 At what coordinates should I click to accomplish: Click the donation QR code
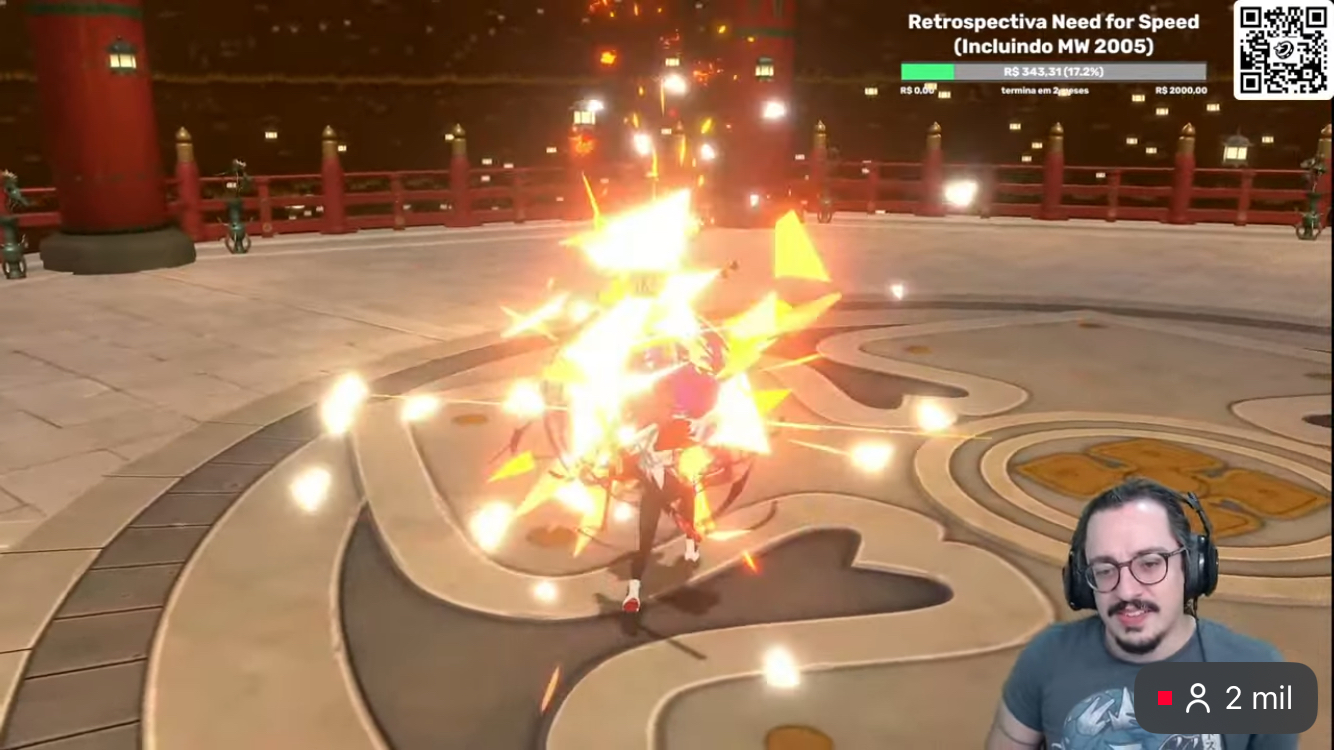click(1283, 50)
